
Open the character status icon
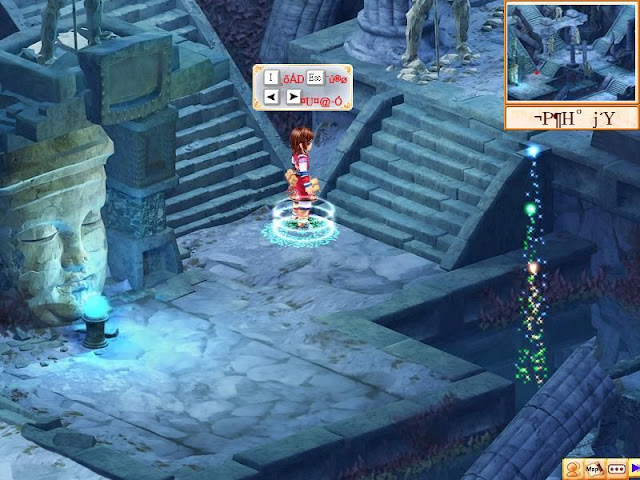click(572, 468)
